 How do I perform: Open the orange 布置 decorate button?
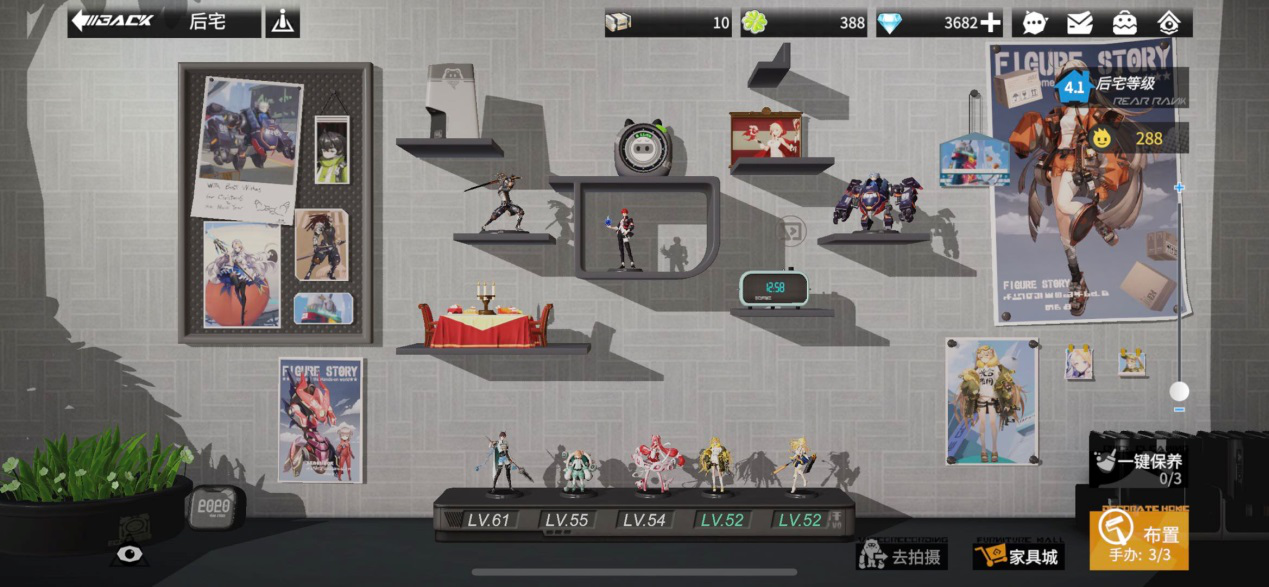coord(1139,540)
